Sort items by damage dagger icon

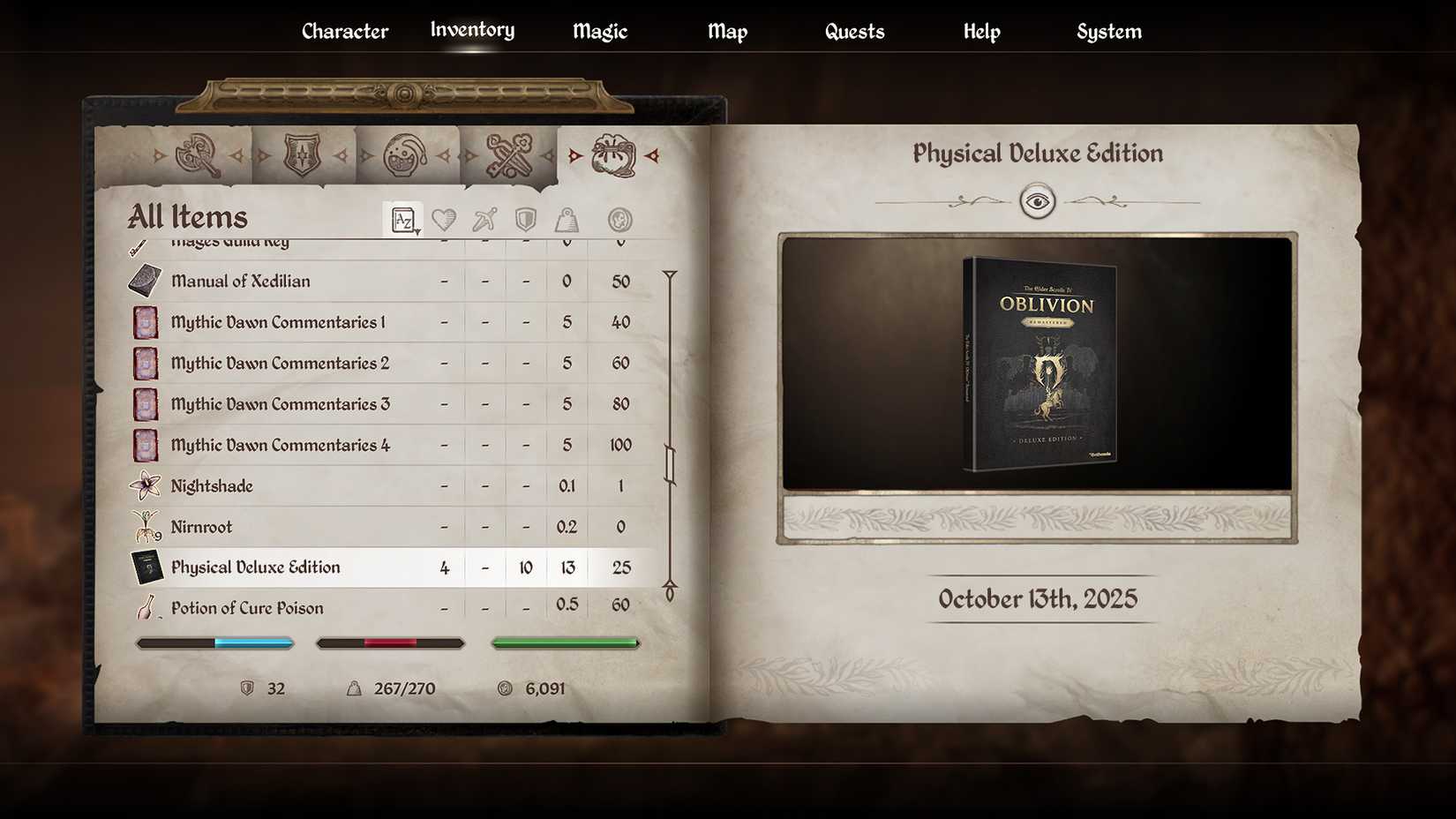tap(484, 219)
